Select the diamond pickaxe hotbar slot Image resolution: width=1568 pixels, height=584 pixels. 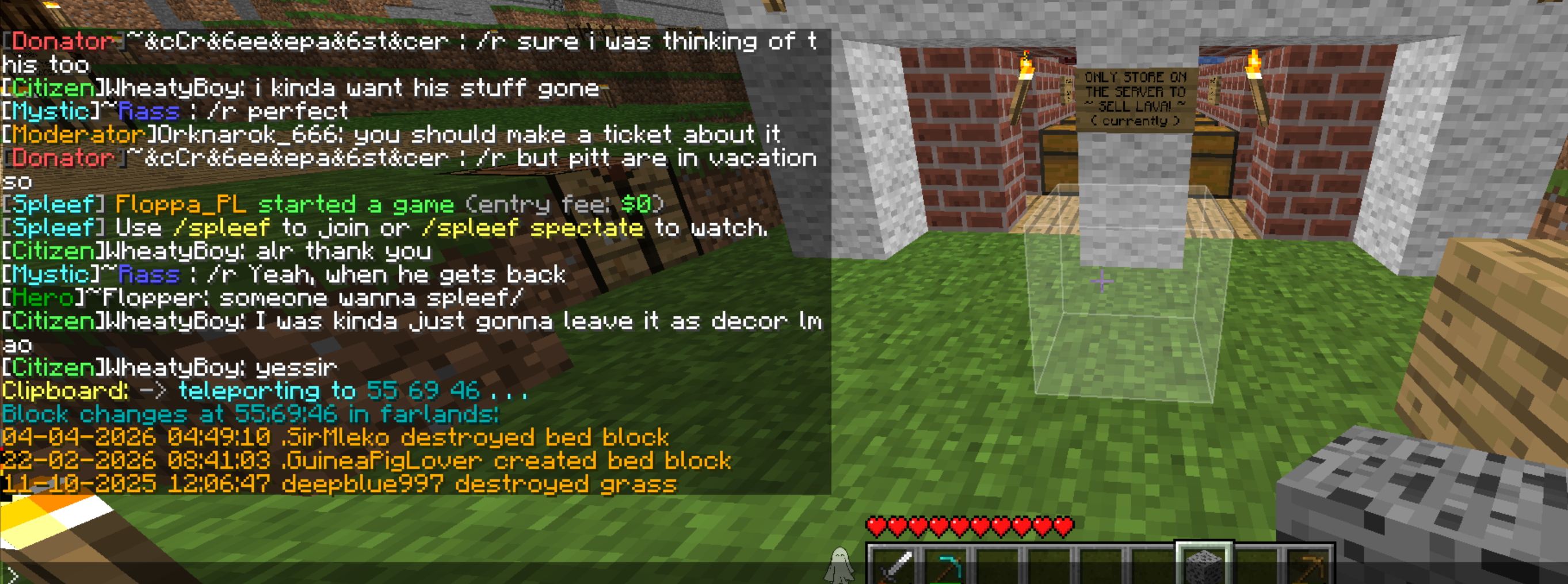tap(945, 566)
